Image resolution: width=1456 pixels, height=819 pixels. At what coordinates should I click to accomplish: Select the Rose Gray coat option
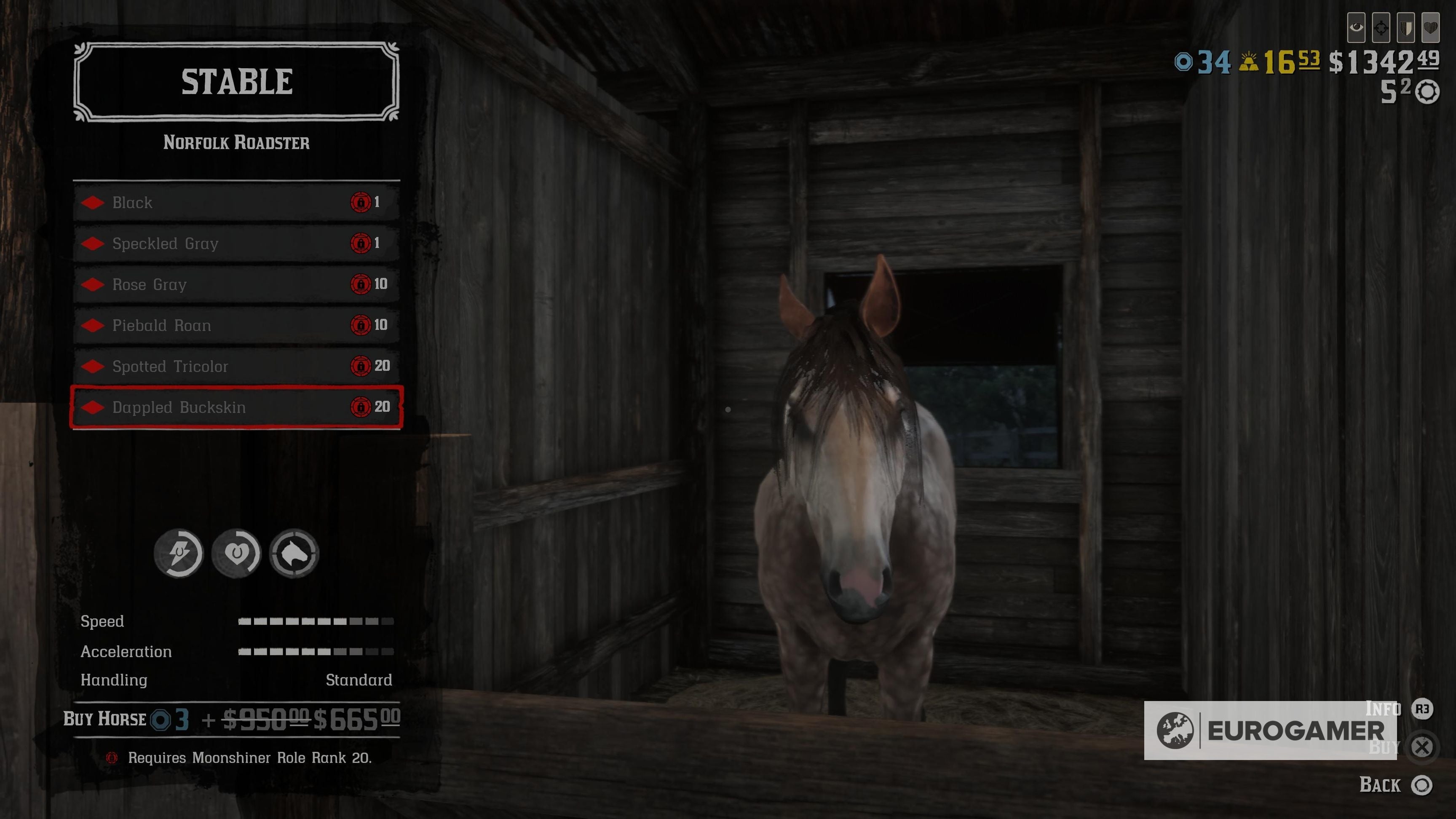226,284
